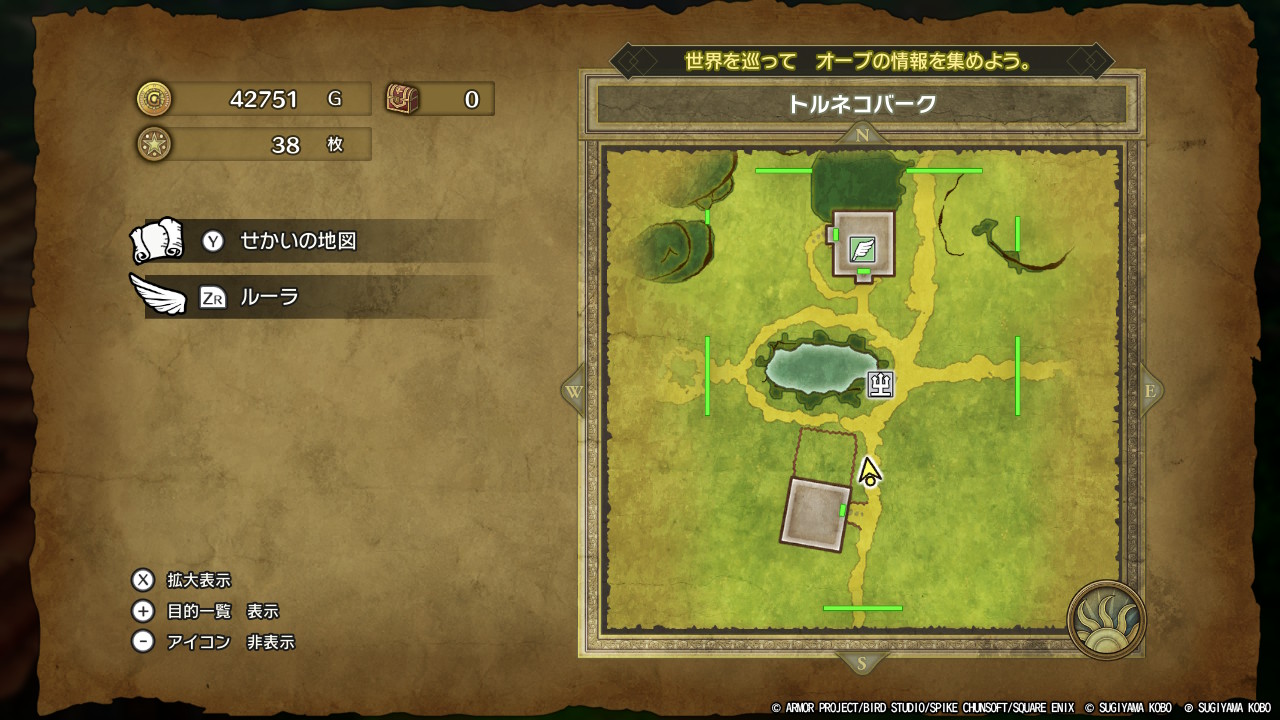The width and height of the screenshot is (1280, 720).
Task: Choose the 拡大表示 enlarge view option
Action: click(198, 580)
